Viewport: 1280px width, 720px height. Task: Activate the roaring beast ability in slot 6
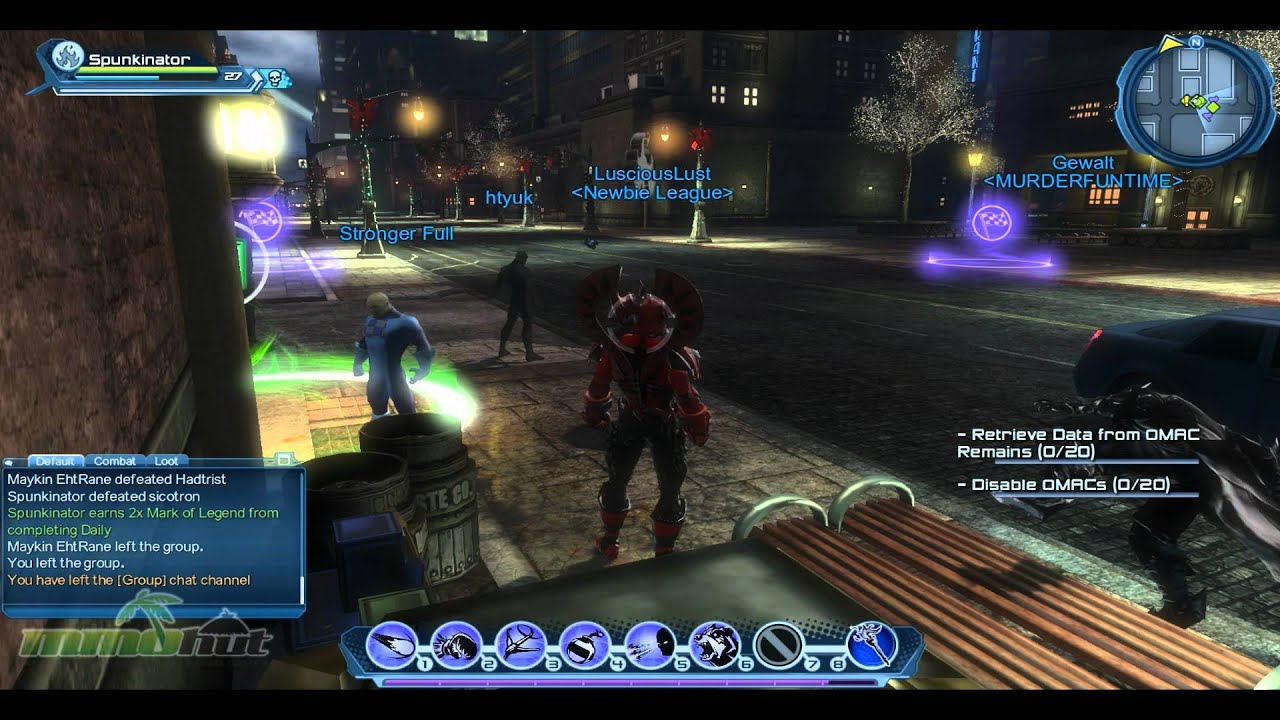[x=714, y=645]
